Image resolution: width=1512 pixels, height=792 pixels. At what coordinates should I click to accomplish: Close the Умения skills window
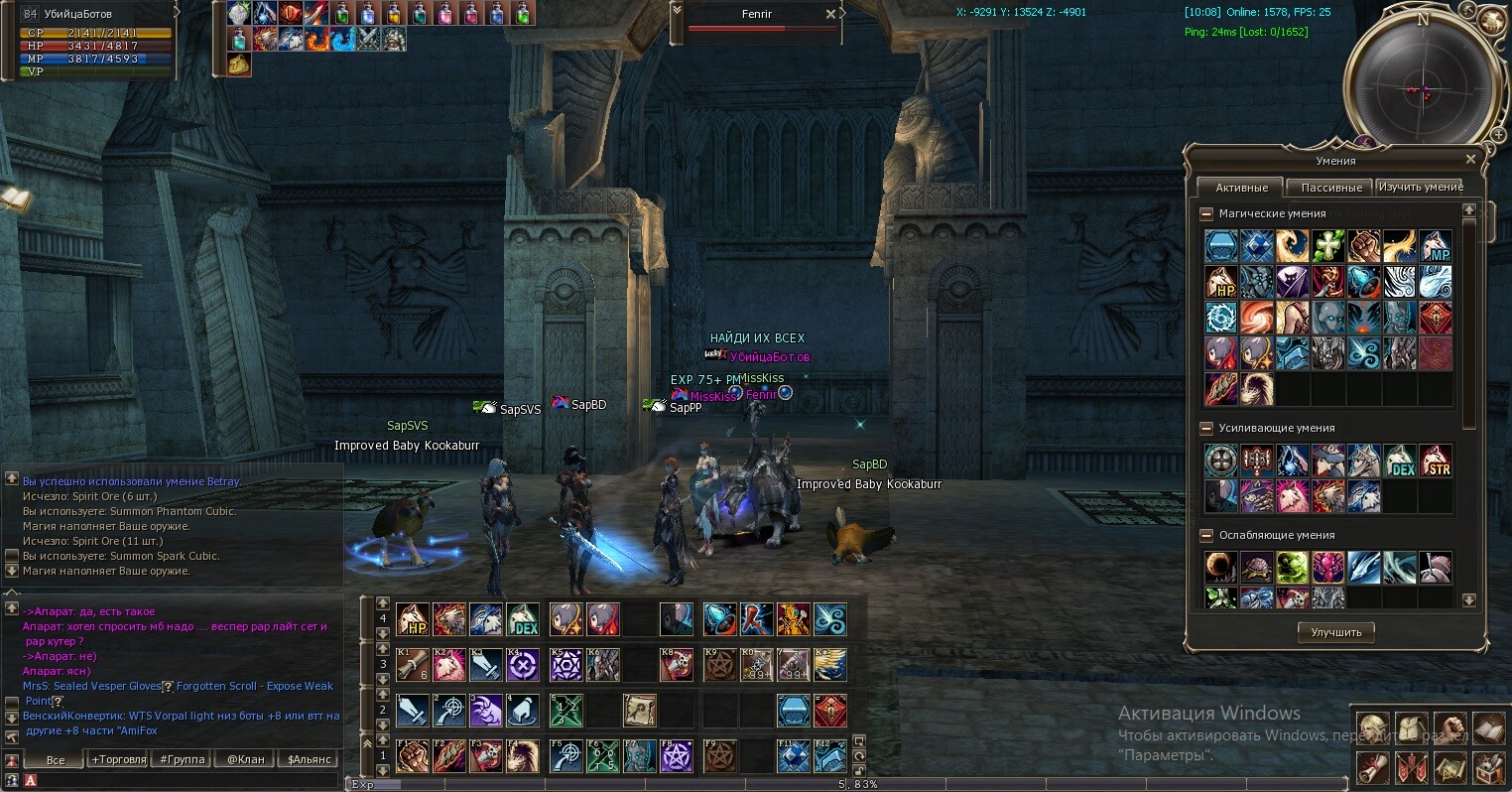[1470, 159]
